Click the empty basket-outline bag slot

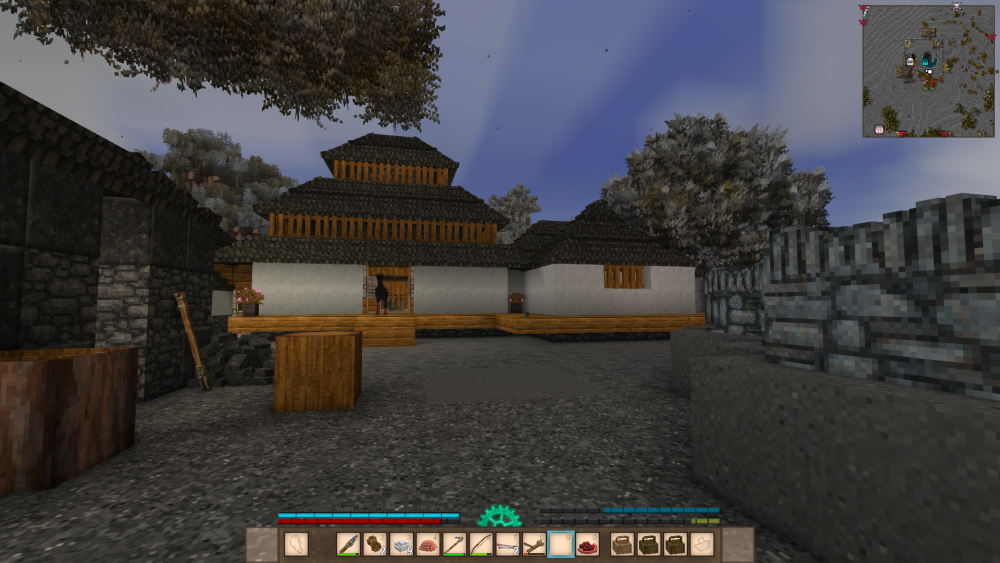(x=702, y=544)
